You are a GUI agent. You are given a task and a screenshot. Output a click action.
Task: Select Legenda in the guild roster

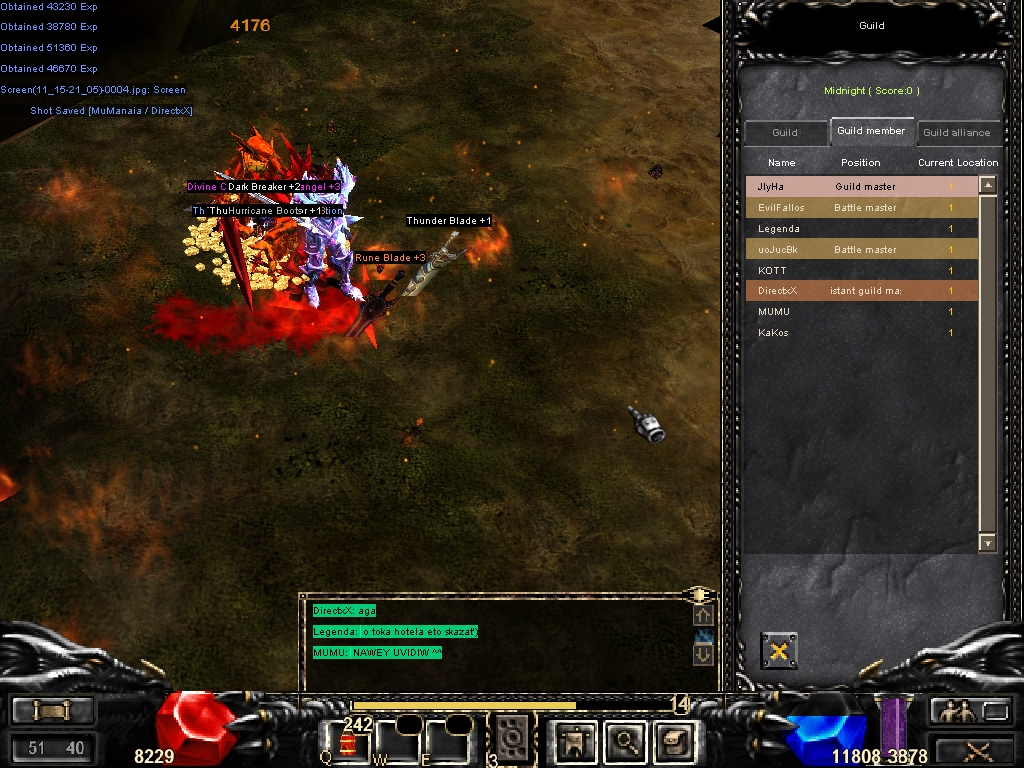tap(860, 229)
